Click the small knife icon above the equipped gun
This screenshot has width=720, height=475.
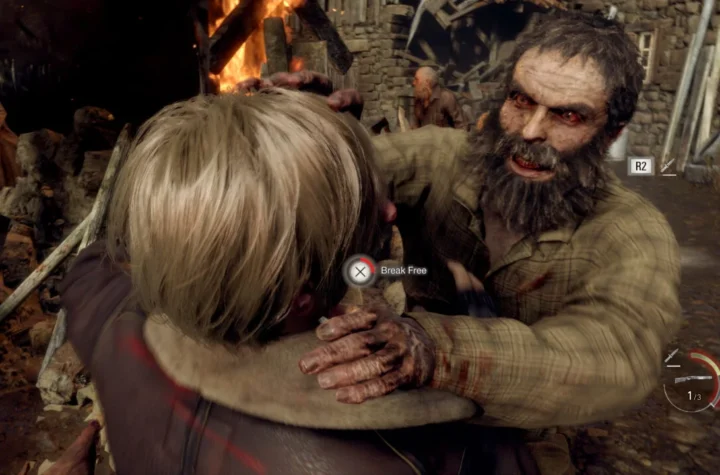[x=672, y=356]
